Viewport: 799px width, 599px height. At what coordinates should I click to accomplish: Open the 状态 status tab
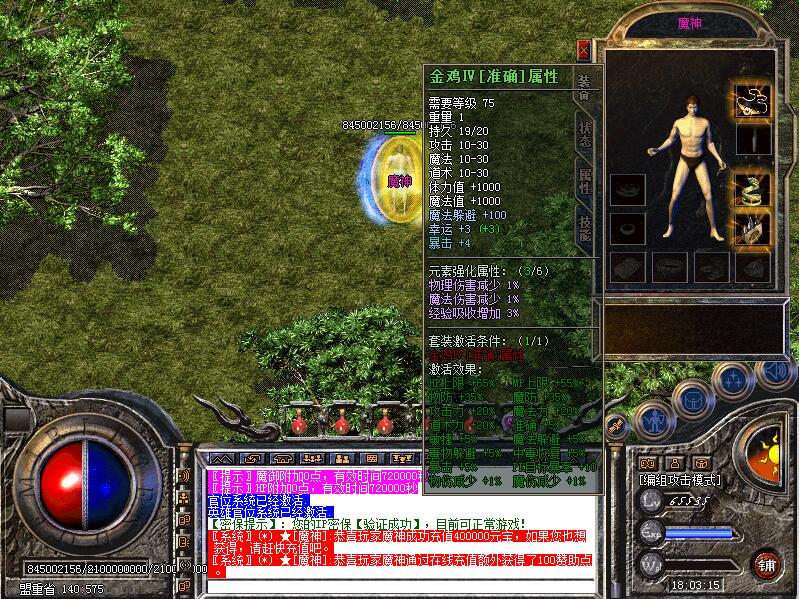pyautogui.click(x=585, y=133)
